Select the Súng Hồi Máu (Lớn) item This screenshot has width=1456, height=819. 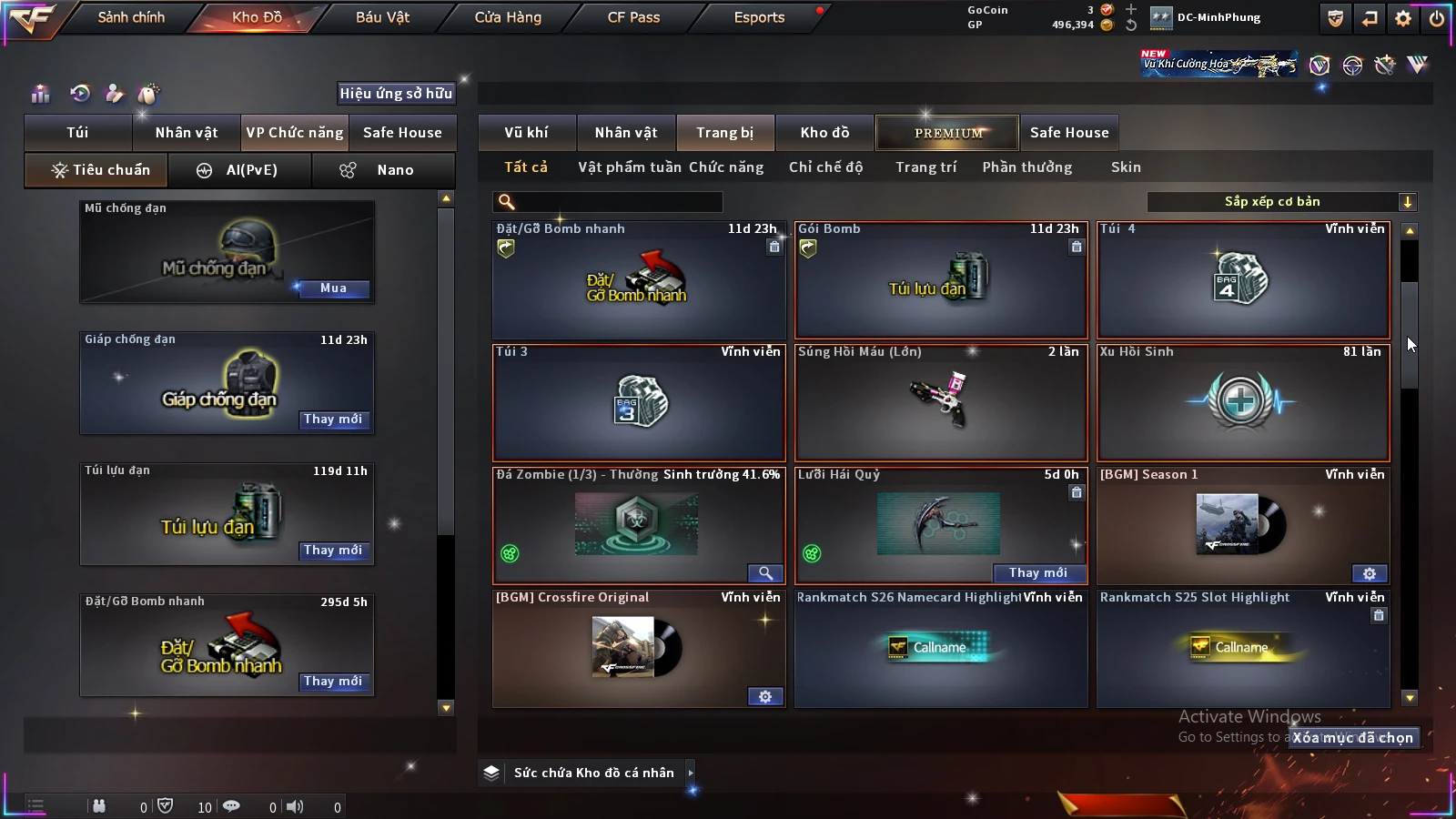941,403
